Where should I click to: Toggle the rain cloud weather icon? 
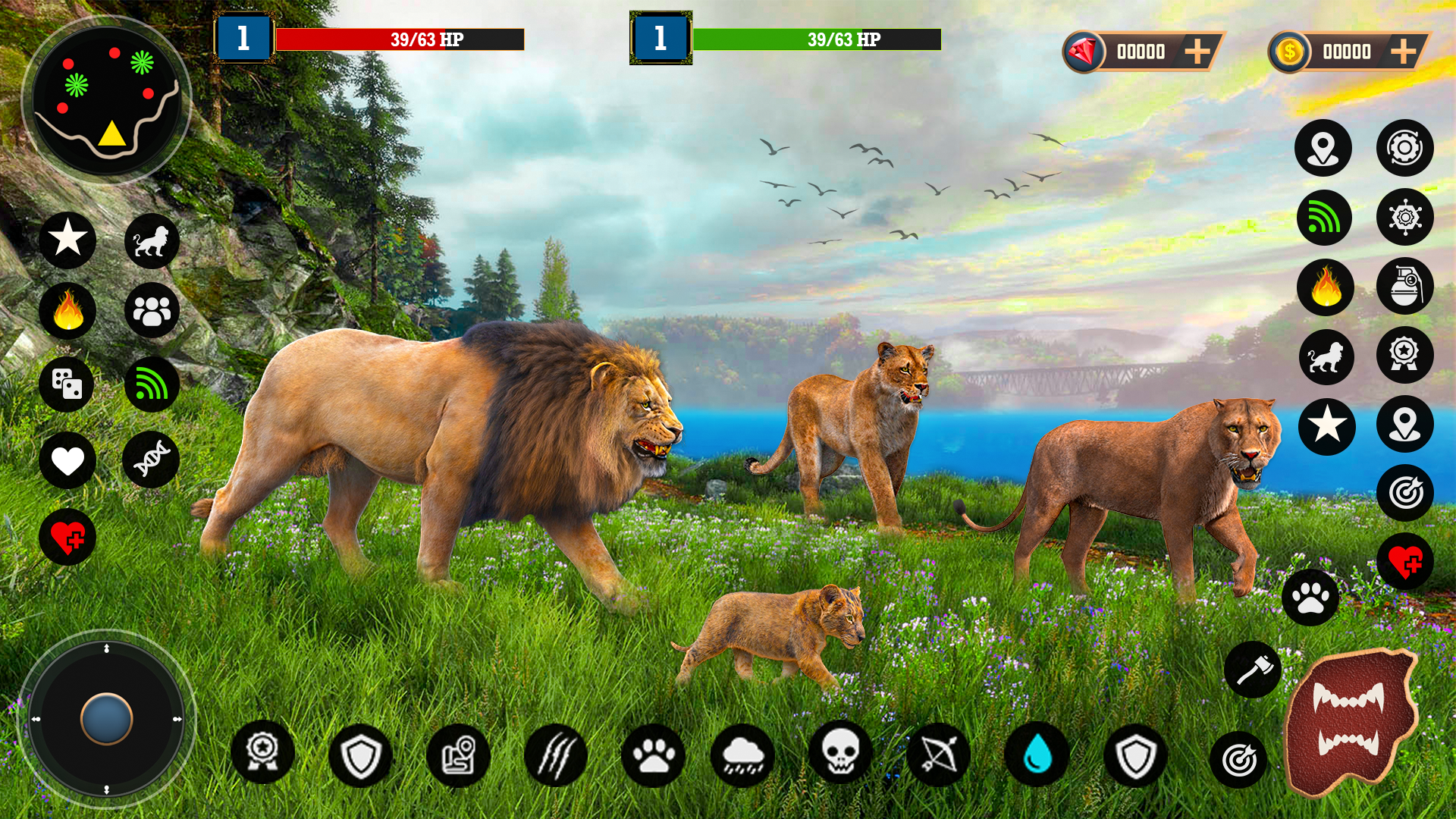(x=743, y=755)
